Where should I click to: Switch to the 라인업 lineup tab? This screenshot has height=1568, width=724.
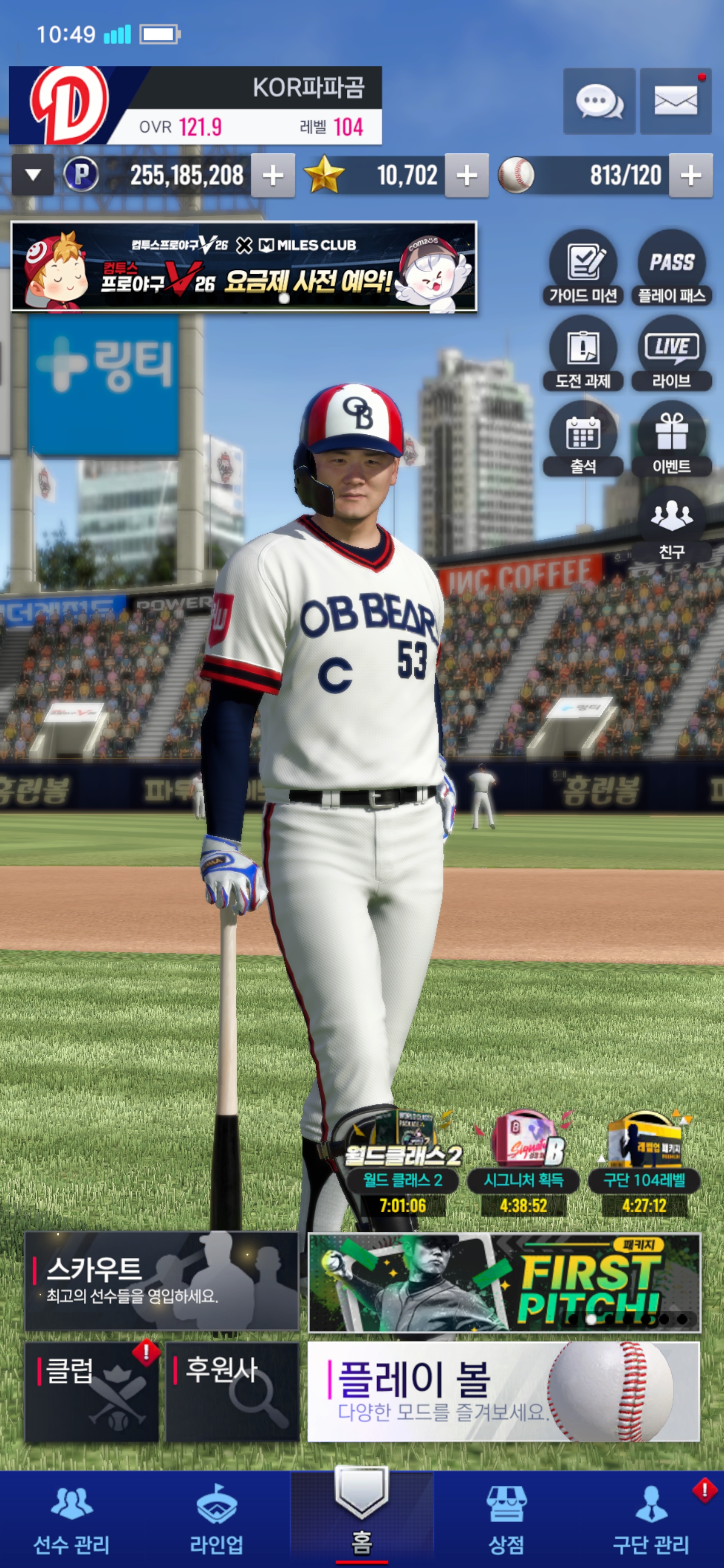coord(217,1518)
